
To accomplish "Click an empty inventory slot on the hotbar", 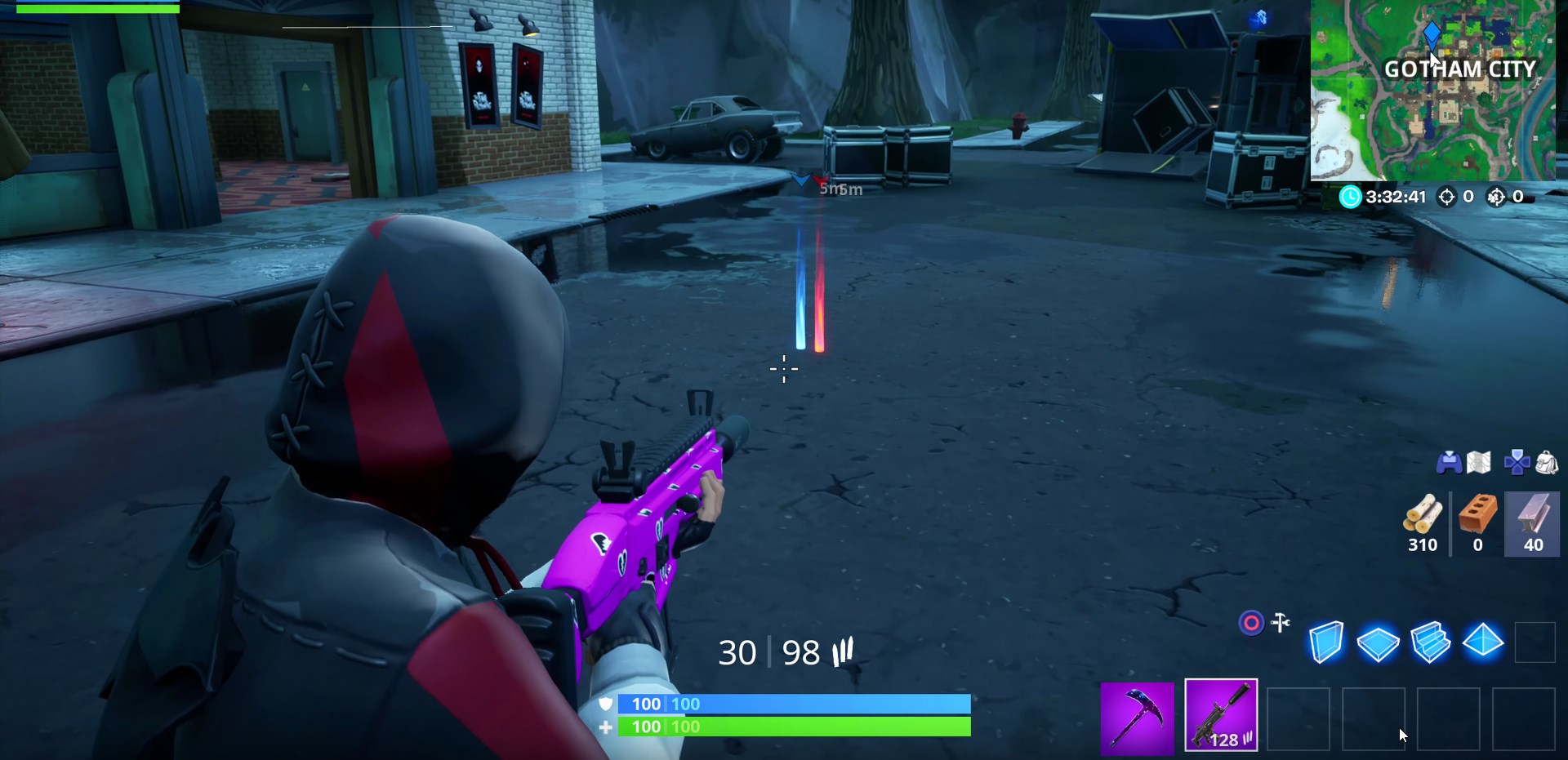I will coord(1298,718).
